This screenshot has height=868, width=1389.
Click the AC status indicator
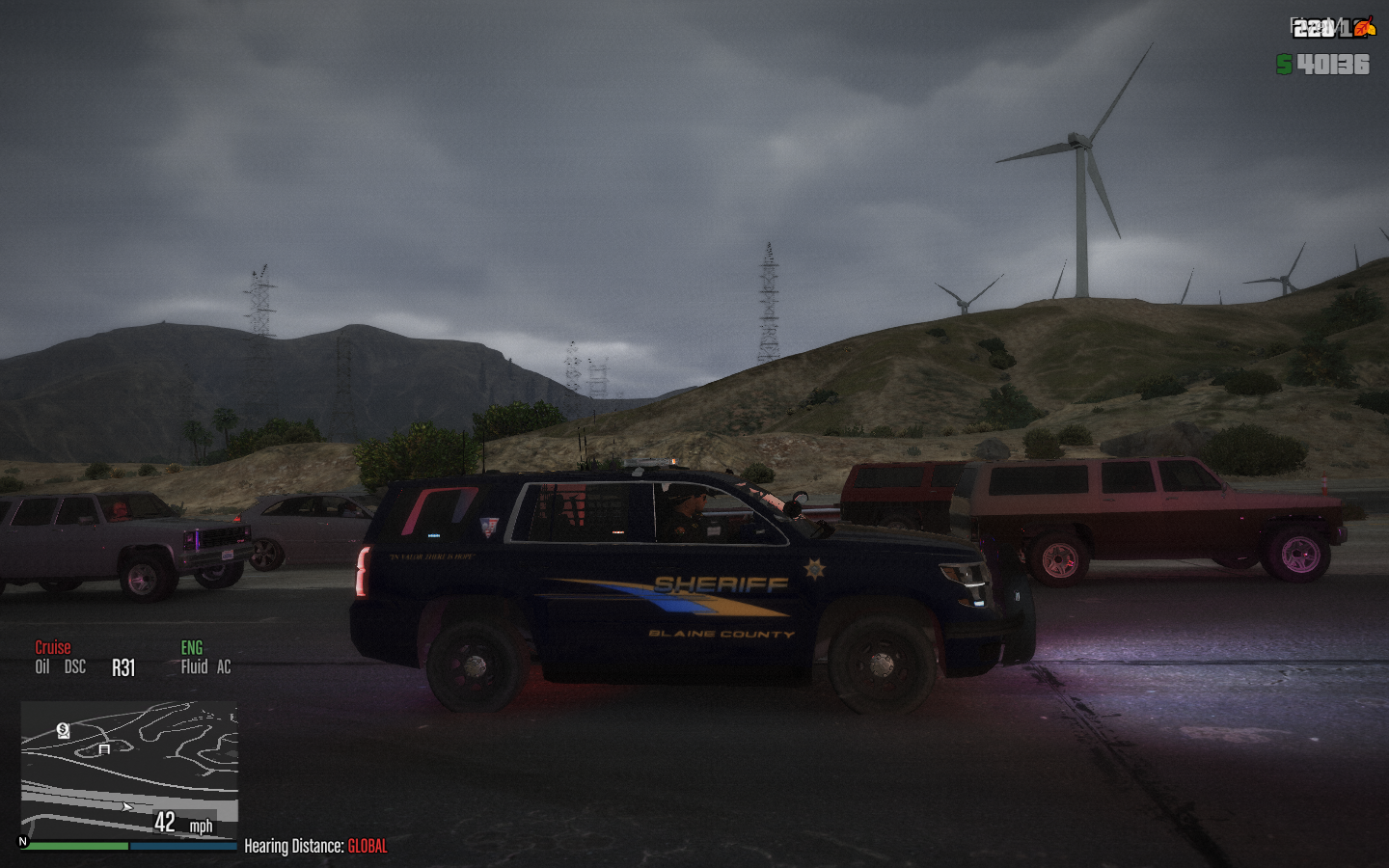coord(224,666)
